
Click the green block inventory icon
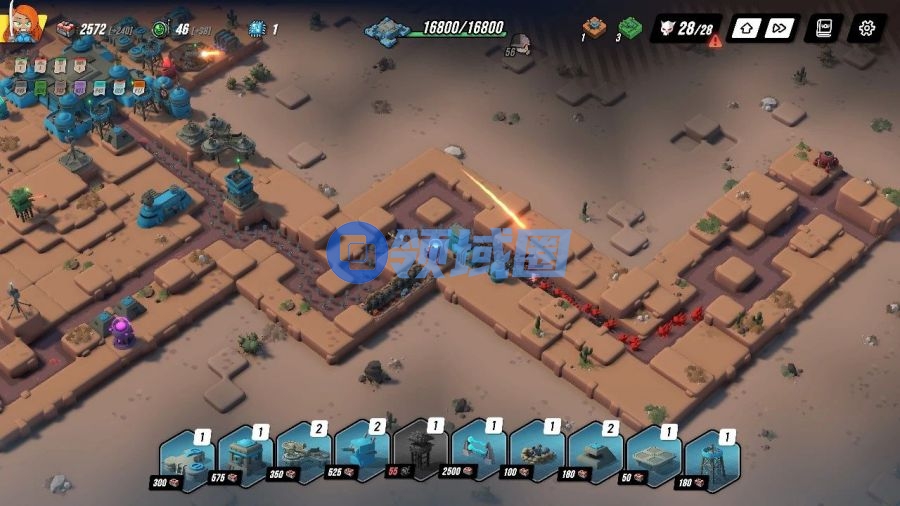coord(629,27)
